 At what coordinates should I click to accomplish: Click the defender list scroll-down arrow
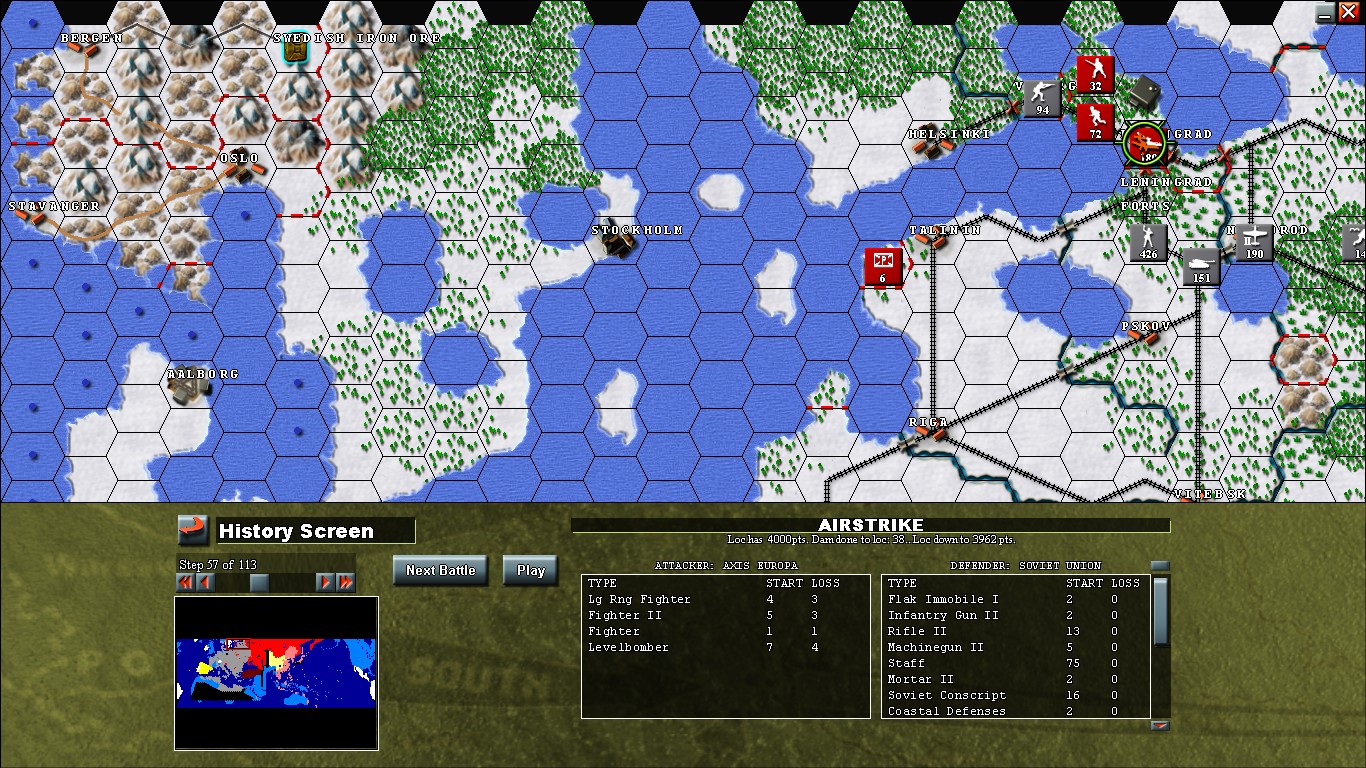click(1160, 724)
